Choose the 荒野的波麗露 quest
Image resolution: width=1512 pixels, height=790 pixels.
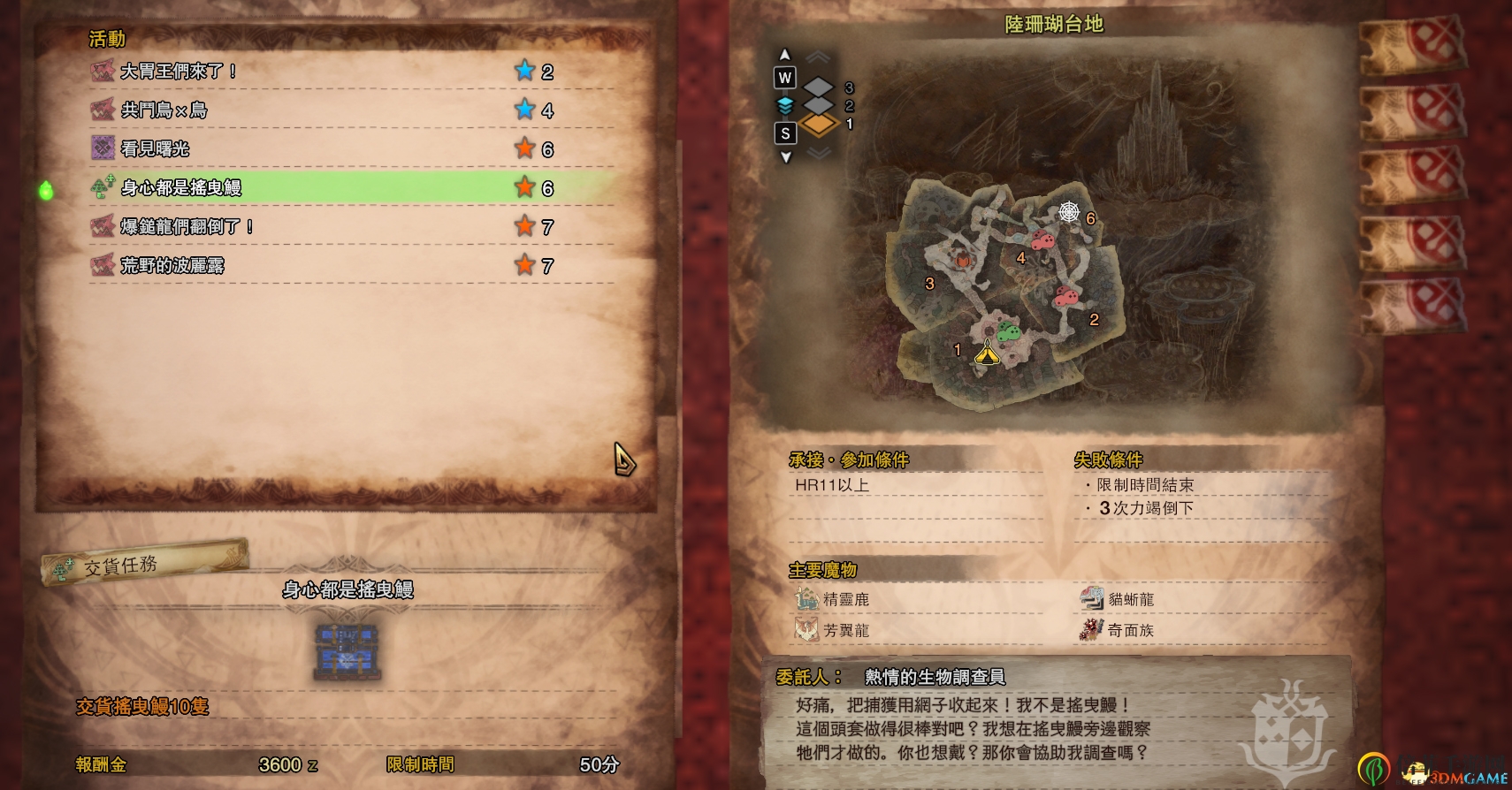pyautogui.click(x=172, y=266)
